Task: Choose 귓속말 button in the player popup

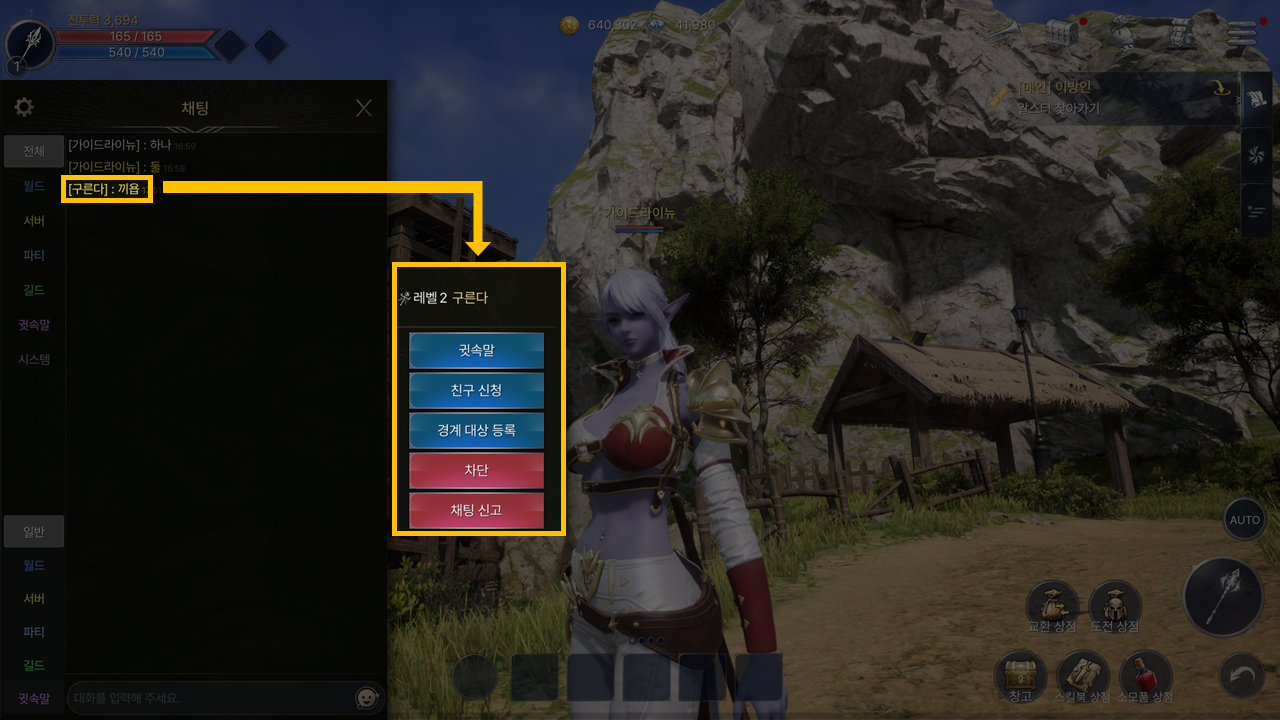Action: tap(476, 351)
